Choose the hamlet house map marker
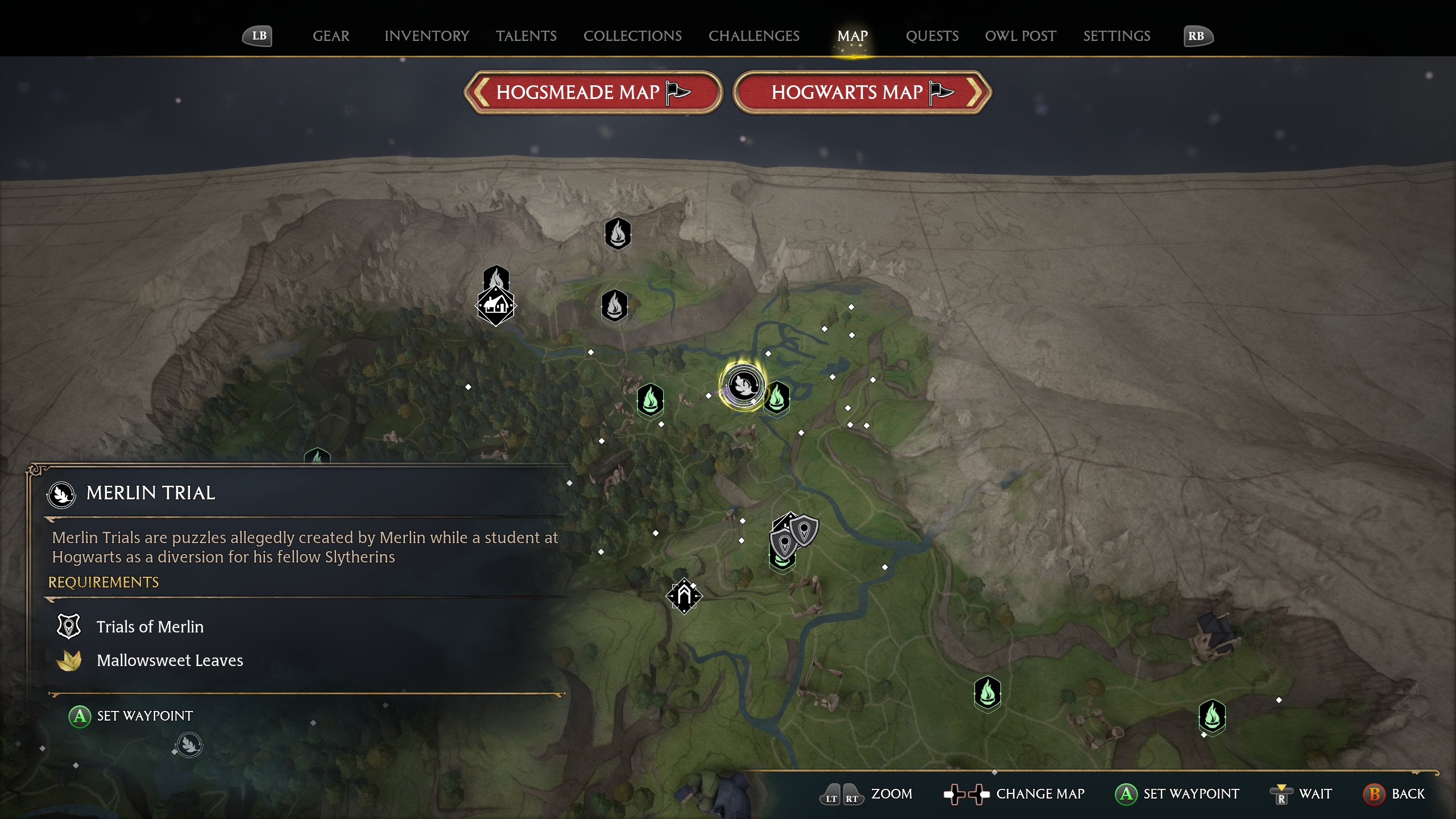The image size is (1456, 819). tap(496, 306)
